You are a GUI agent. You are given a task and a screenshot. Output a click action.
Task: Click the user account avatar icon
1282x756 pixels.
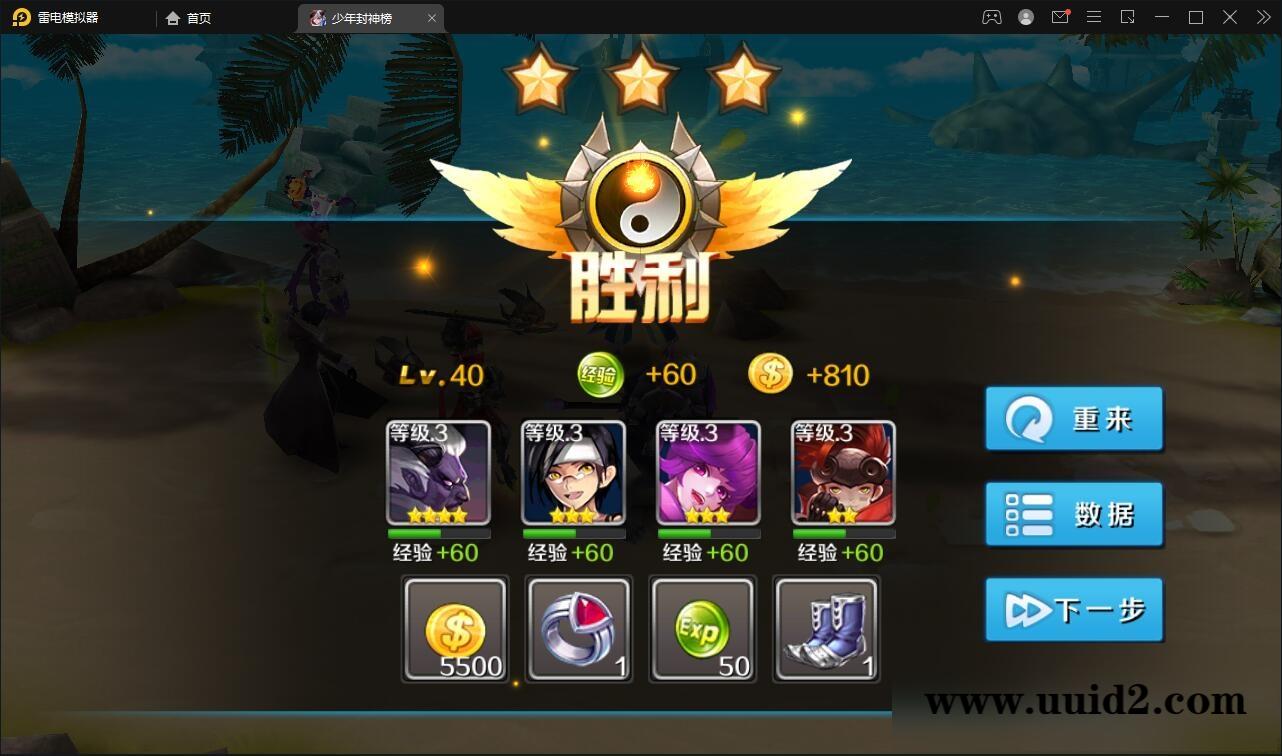(1025, 17)
